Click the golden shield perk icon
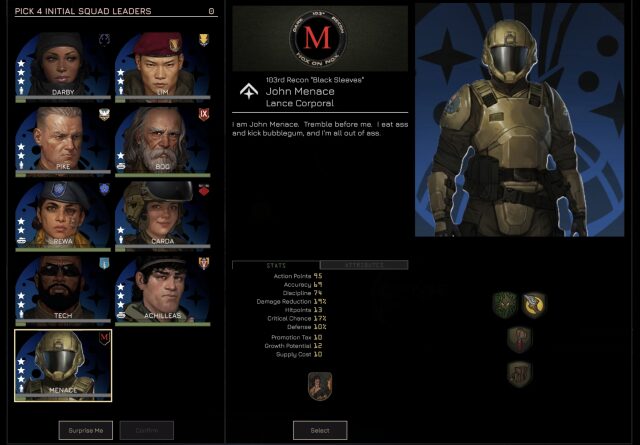640x445 pixels. [534, 304]
